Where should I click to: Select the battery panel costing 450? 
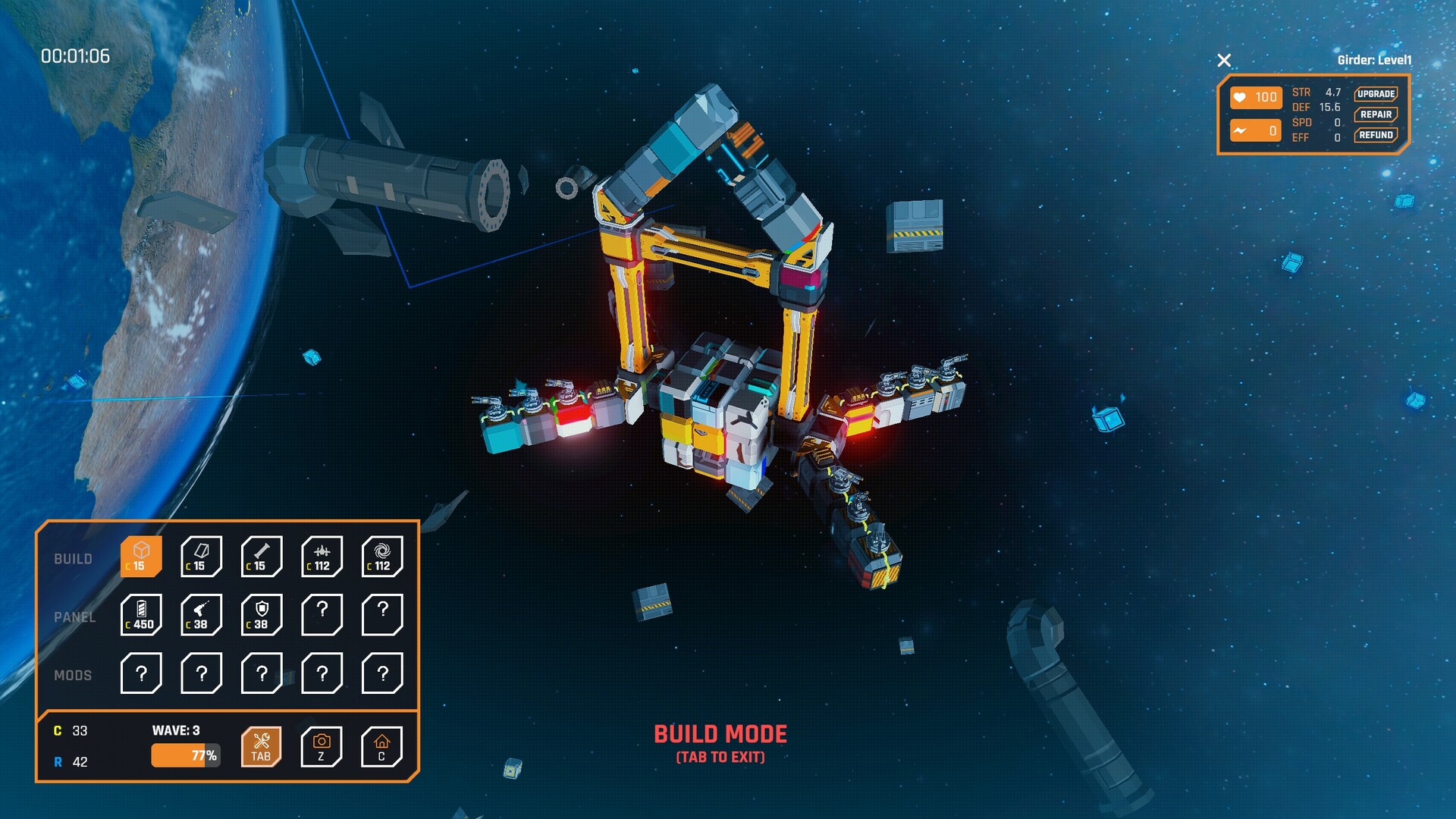click(x=141, y=615)
